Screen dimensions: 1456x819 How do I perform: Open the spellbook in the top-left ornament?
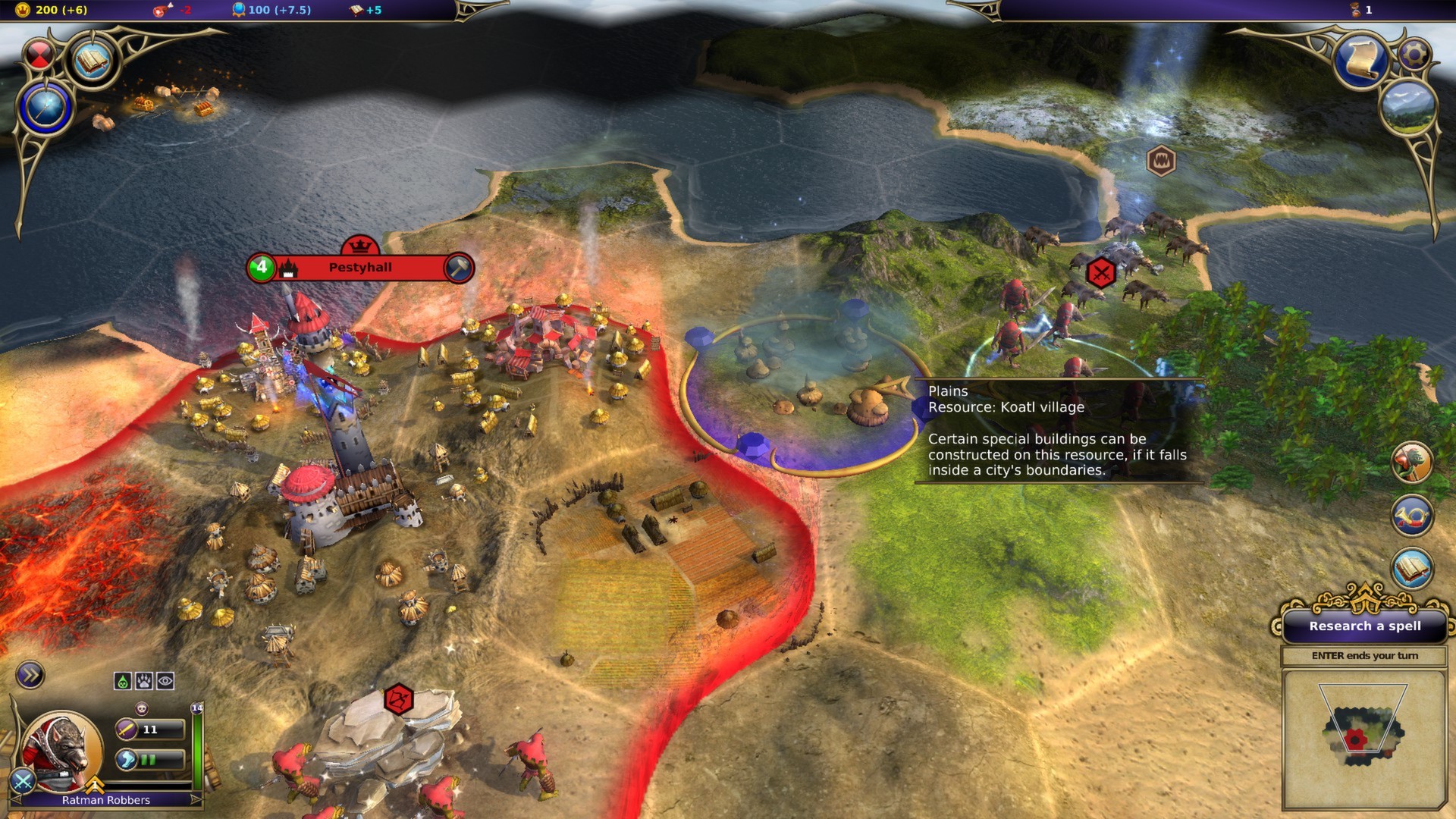[x=93, y=61]
